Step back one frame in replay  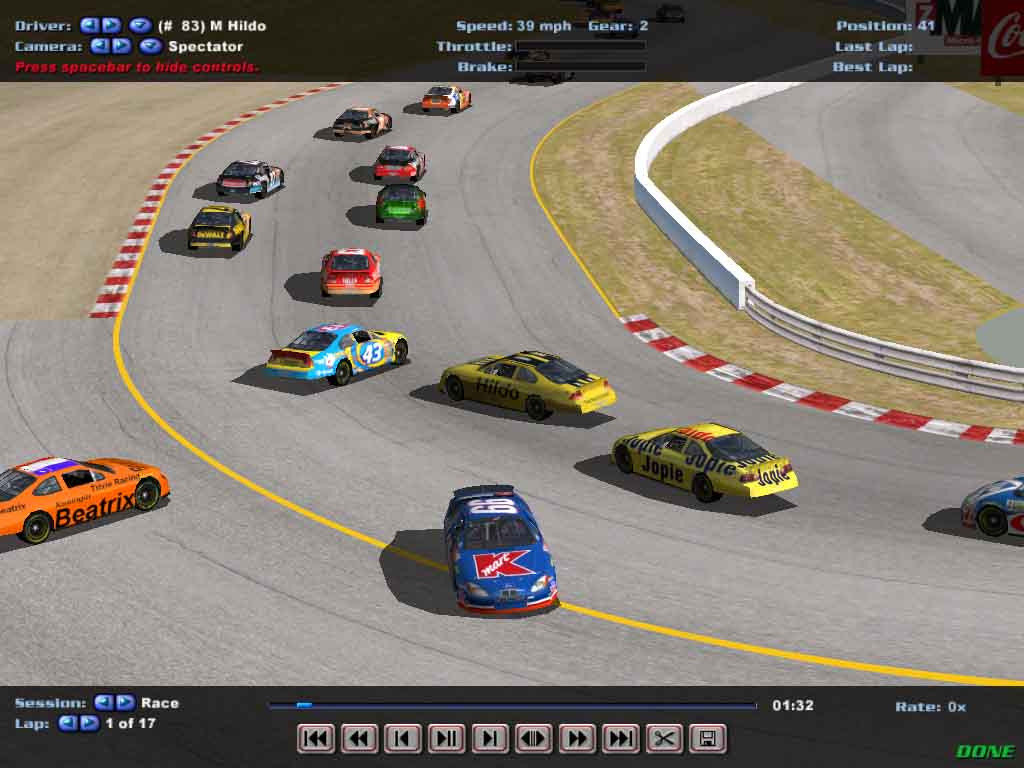403,739
